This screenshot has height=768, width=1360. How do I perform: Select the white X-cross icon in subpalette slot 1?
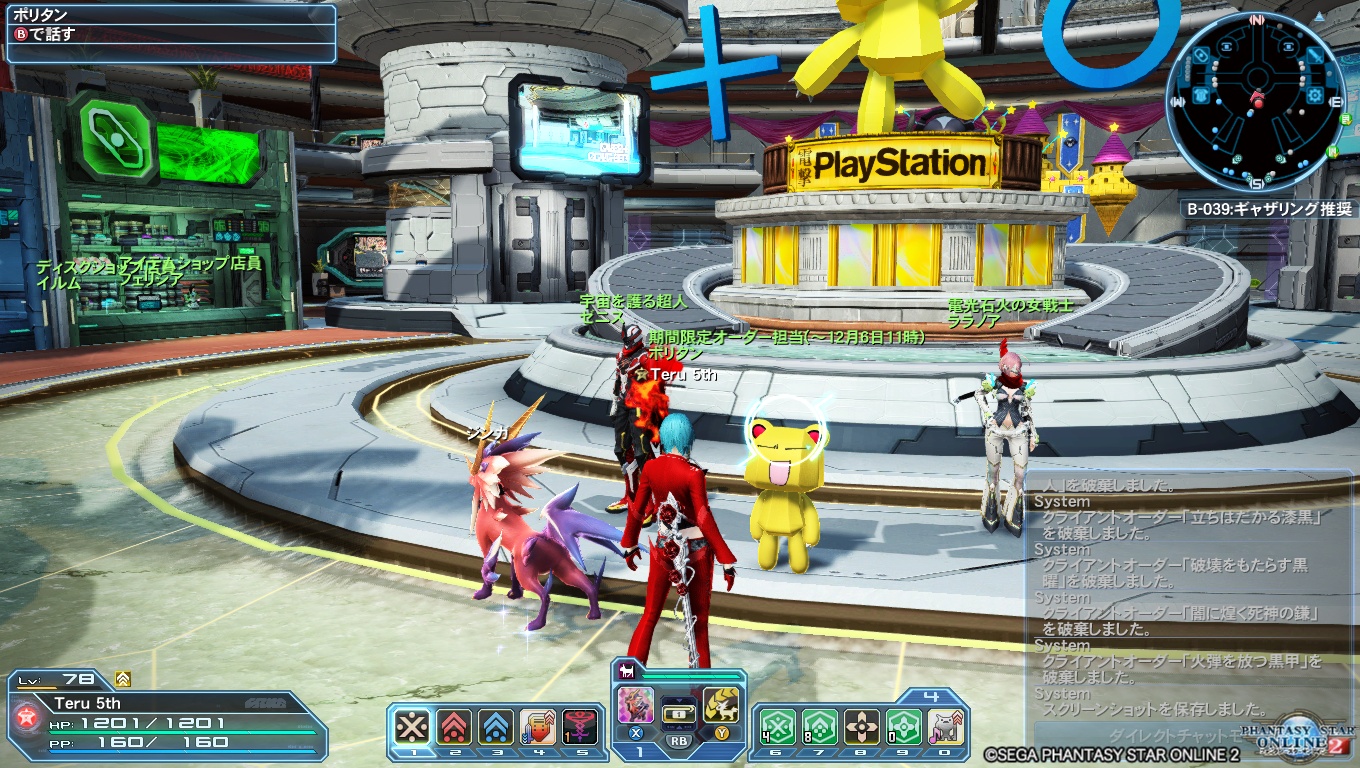[412, 727]
